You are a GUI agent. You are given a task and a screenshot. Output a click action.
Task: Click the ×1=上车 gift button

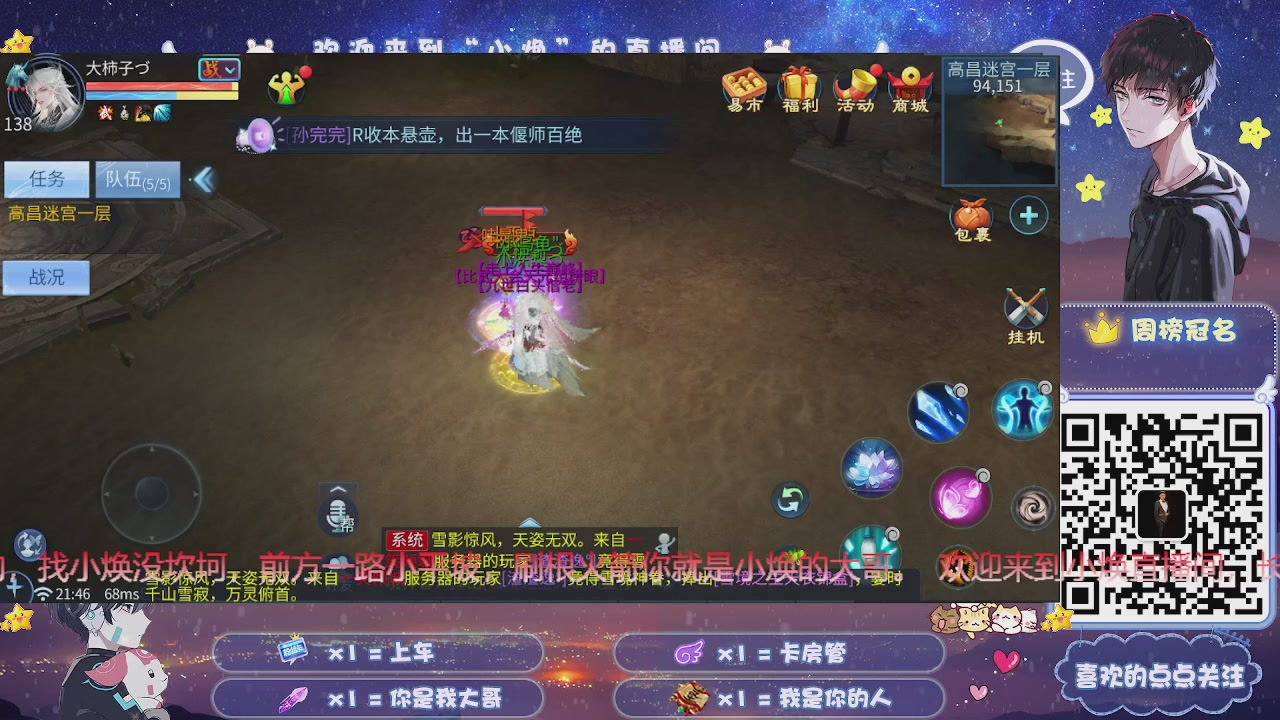click(378, 654)
